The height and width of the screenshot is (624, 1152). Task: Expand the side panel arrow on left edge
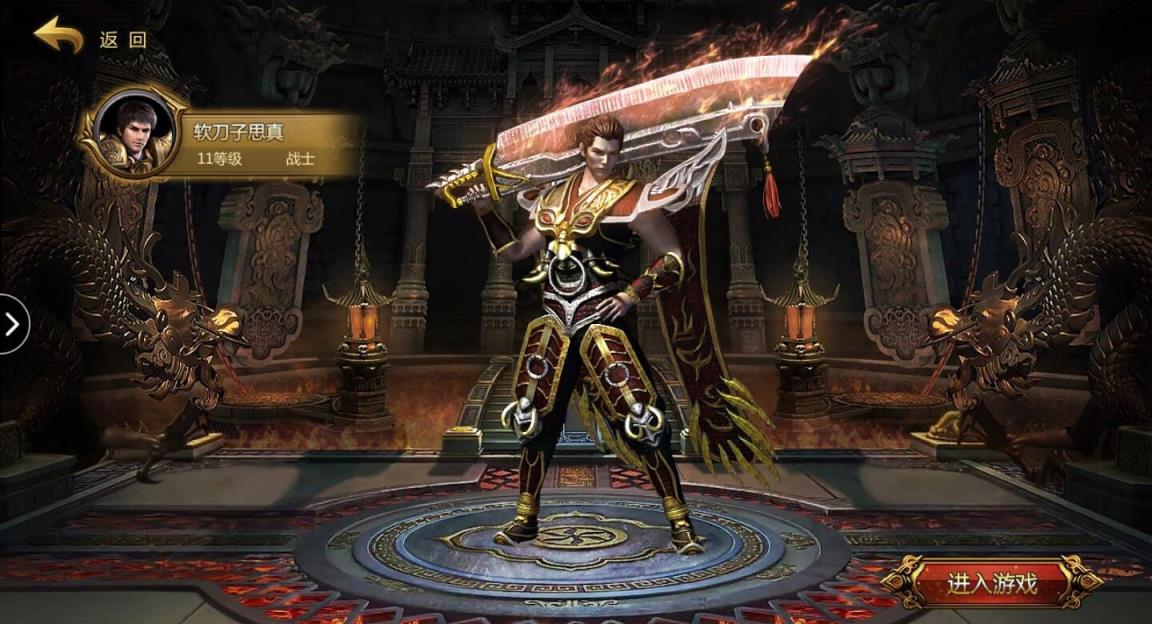click(13, 324)
